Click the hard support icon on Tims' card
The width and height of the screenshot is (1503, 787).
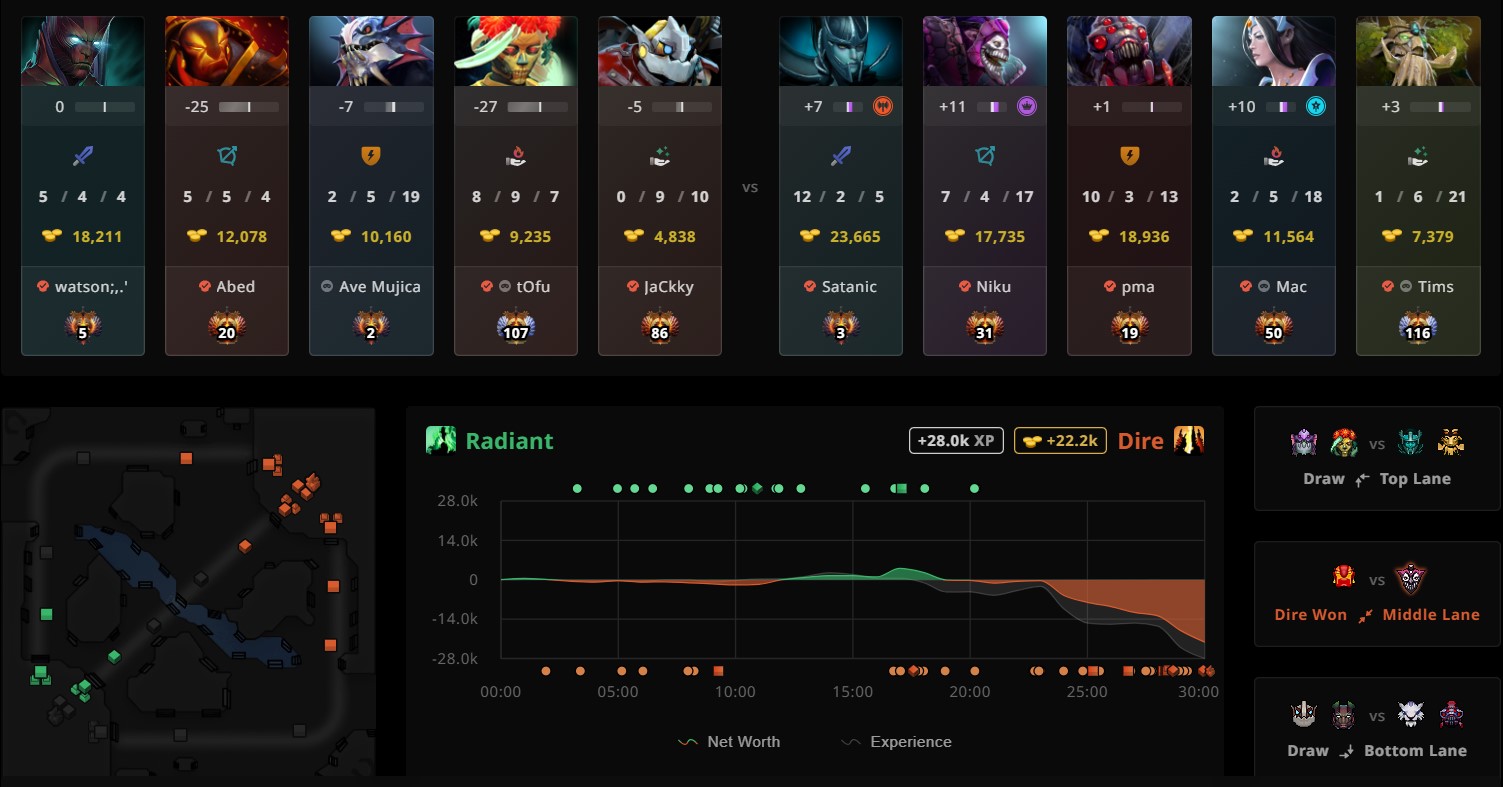coord(1417,156)
